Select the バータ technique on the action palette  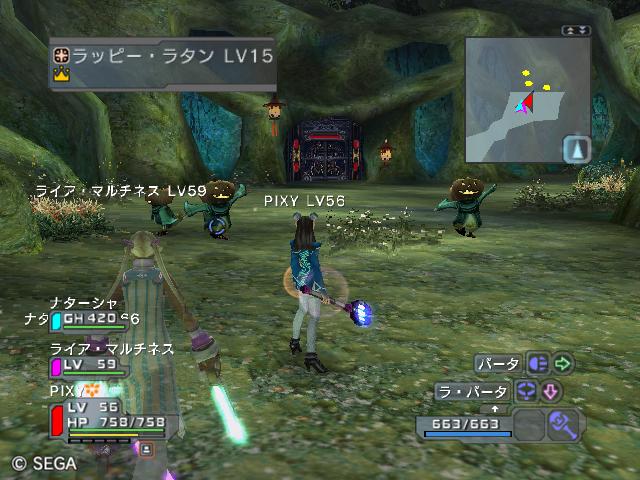point(497,364)
